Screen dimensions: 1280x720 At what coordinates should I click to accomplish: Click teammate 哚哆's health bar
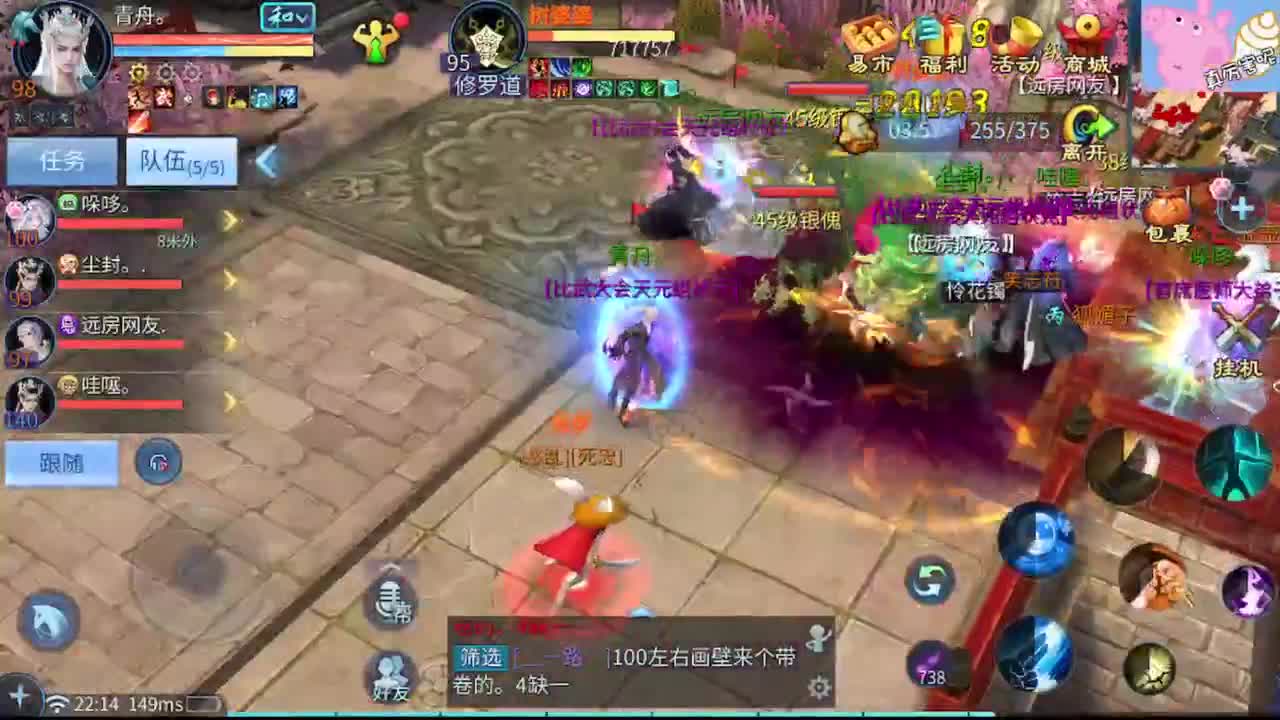(x=120, y=222)
